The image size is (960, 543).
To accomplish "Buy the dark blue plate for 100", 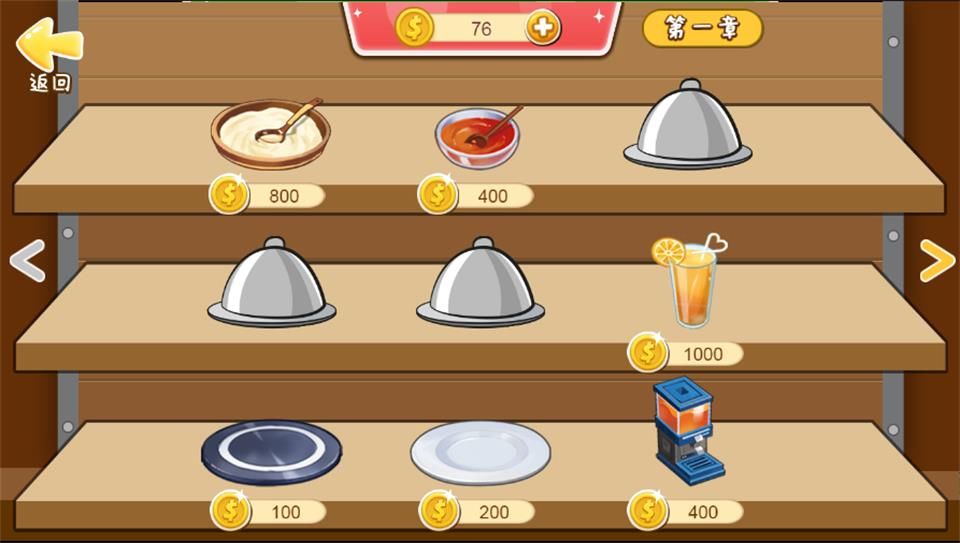I will tap(268, 512).
